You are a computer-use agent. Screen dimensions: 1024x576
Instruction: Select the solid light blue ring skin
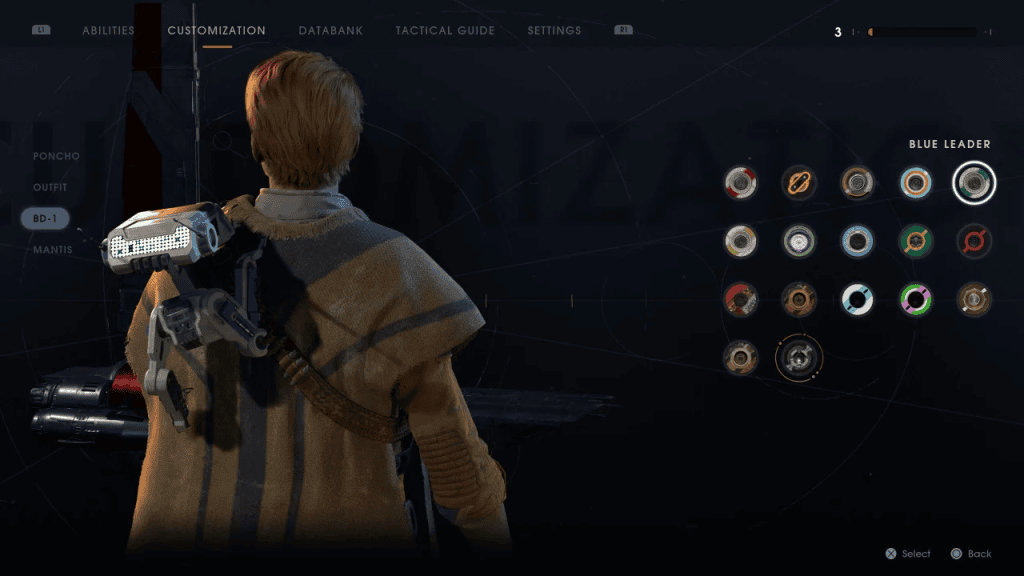[x=857, y=240]
